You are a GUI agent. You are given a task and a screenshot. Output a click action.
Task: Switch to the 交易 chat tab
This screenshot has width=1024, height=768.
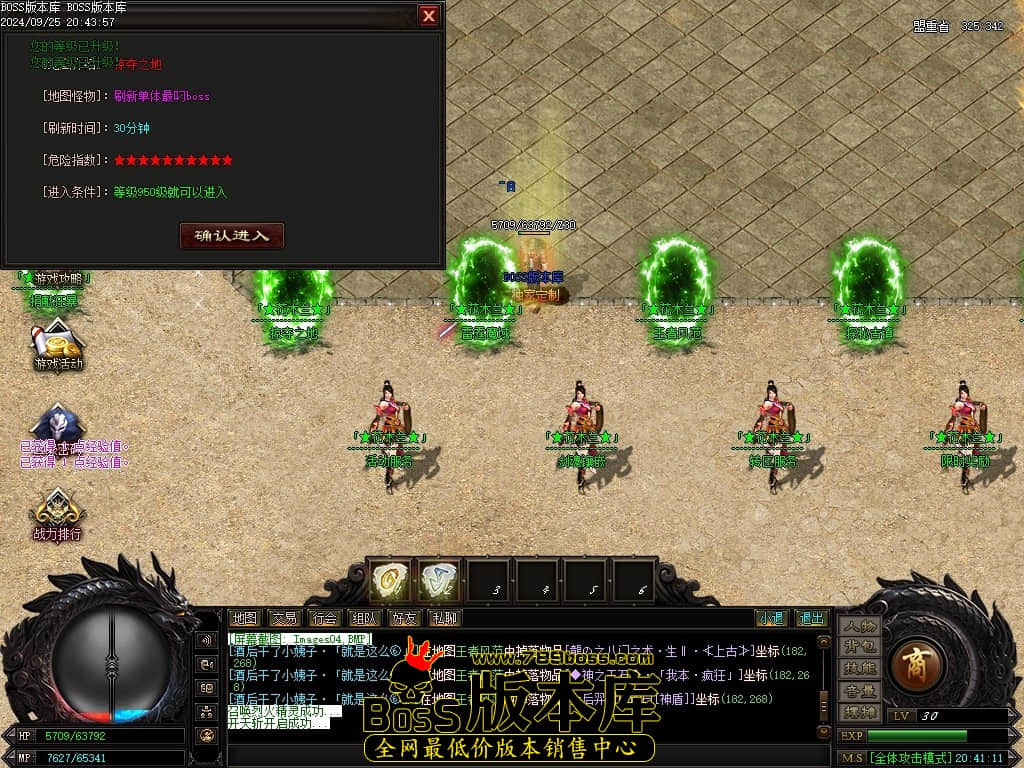(x=284, y=618)
